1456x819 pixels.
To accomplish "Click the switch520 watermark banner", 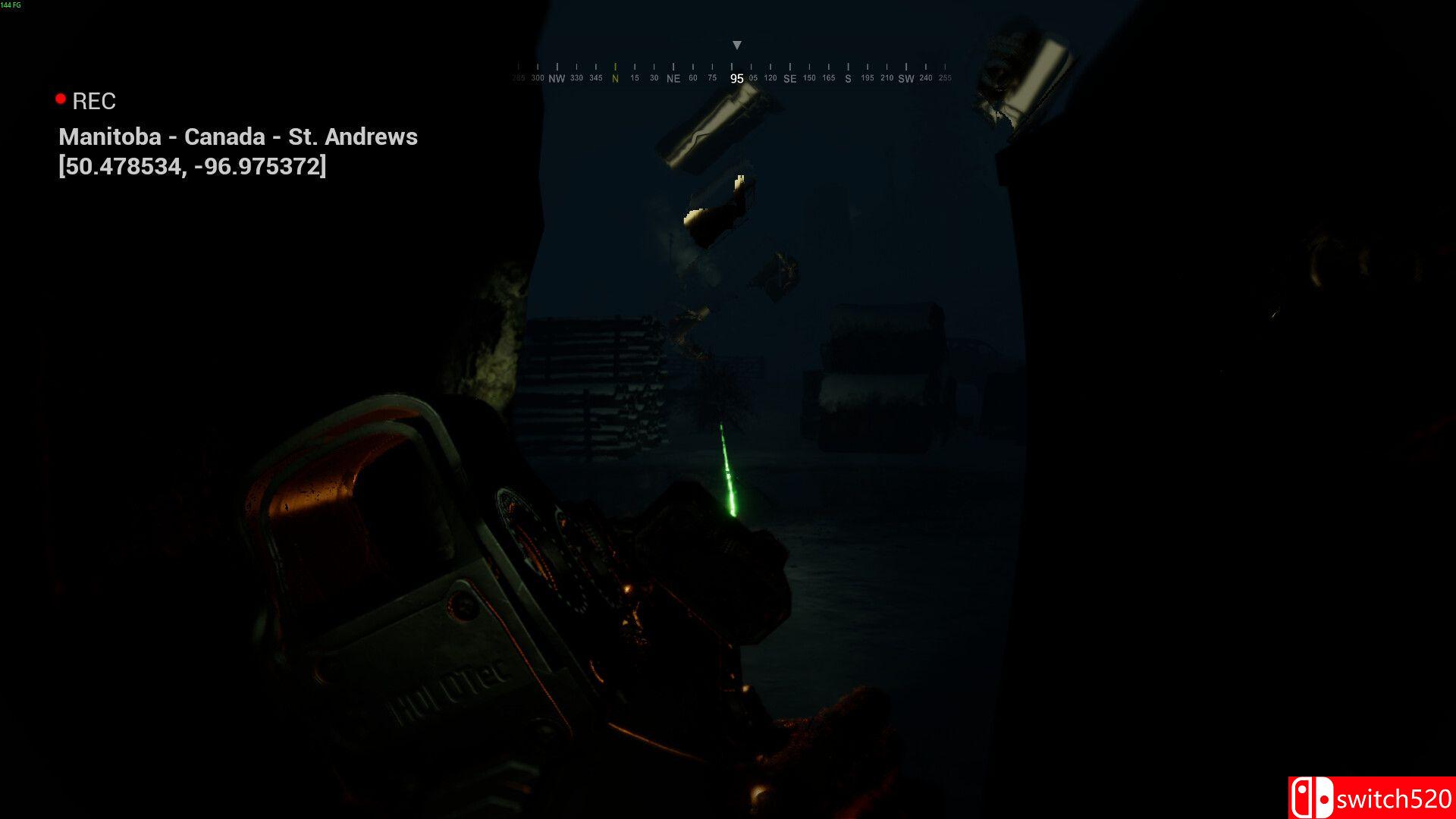I will 1373,799.
